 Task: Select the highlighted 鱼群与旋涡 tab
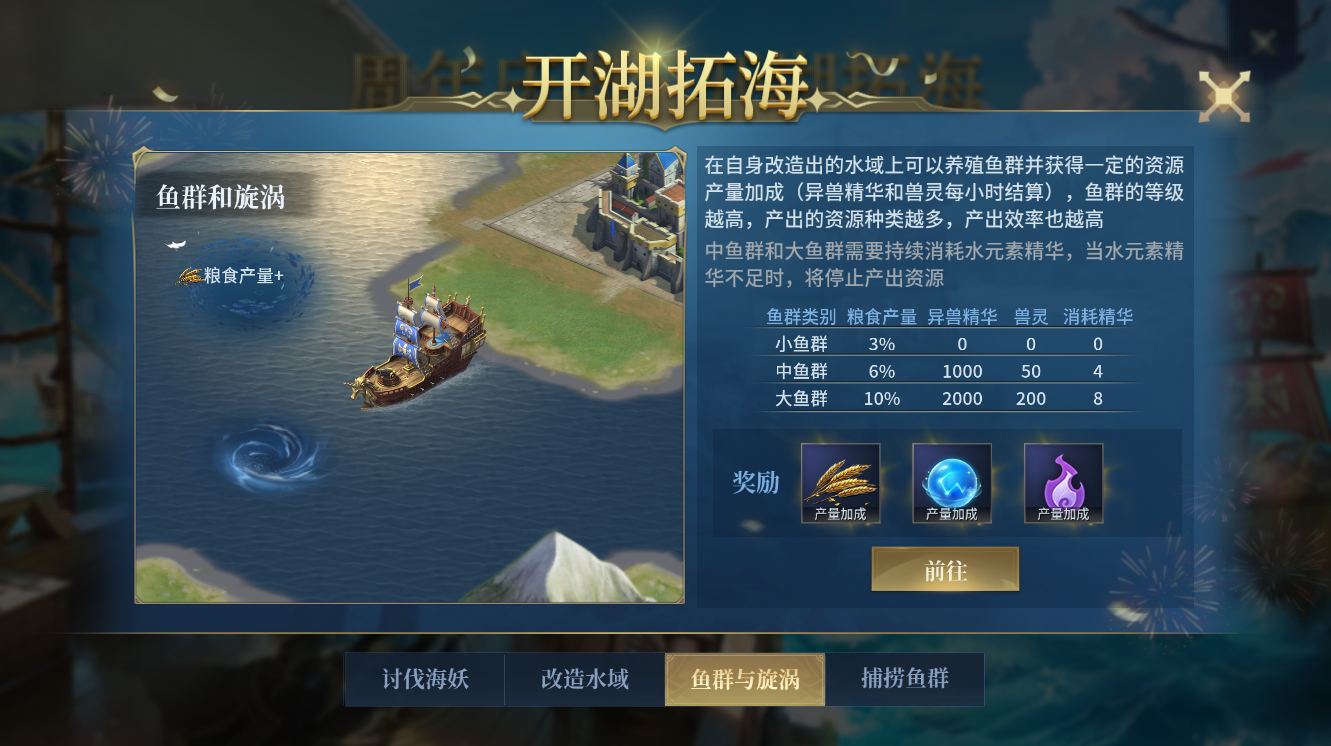coord(744,679)
